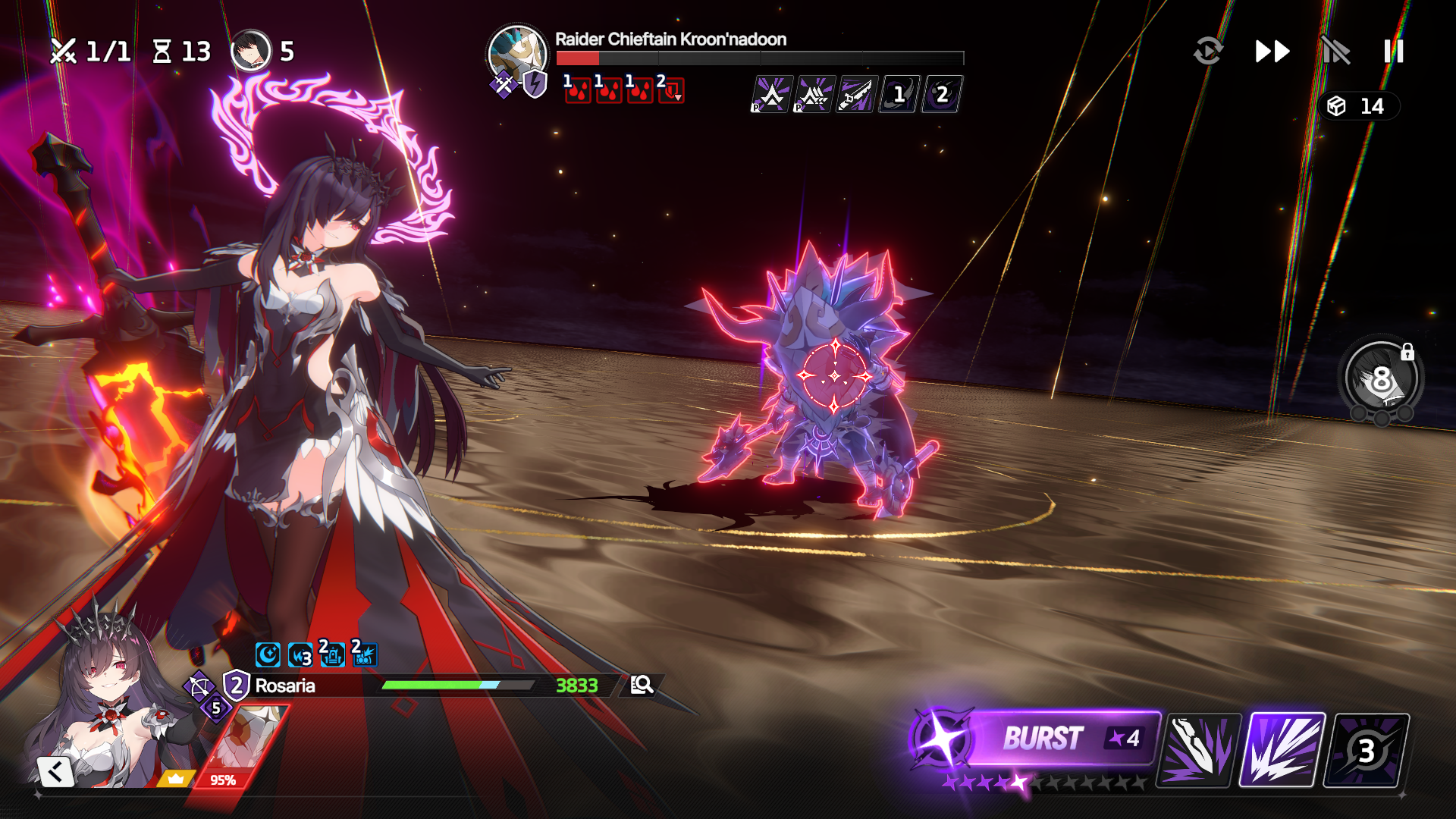This screenshot has height=819, width=1456.
Task: Toggle the auto-battle loop icon
Action: pyautogui.click(x=1208, y=52)
